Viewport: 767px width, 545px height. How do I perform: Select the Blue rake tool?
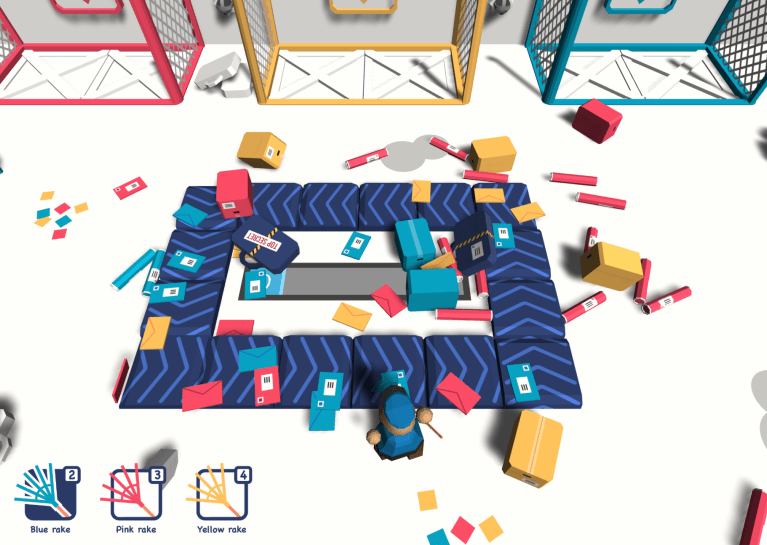(x=46, y=492)
